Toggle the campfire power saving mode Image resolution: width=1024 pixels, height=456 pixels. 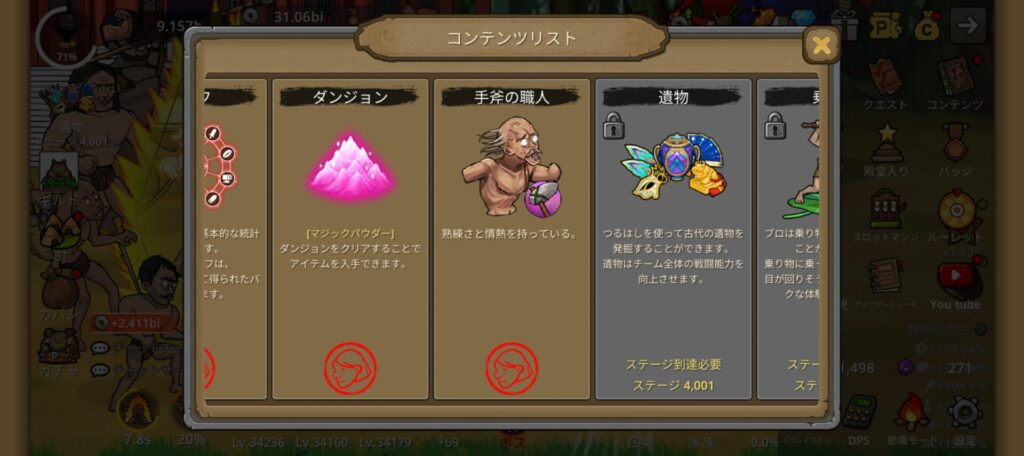(910, 412)
